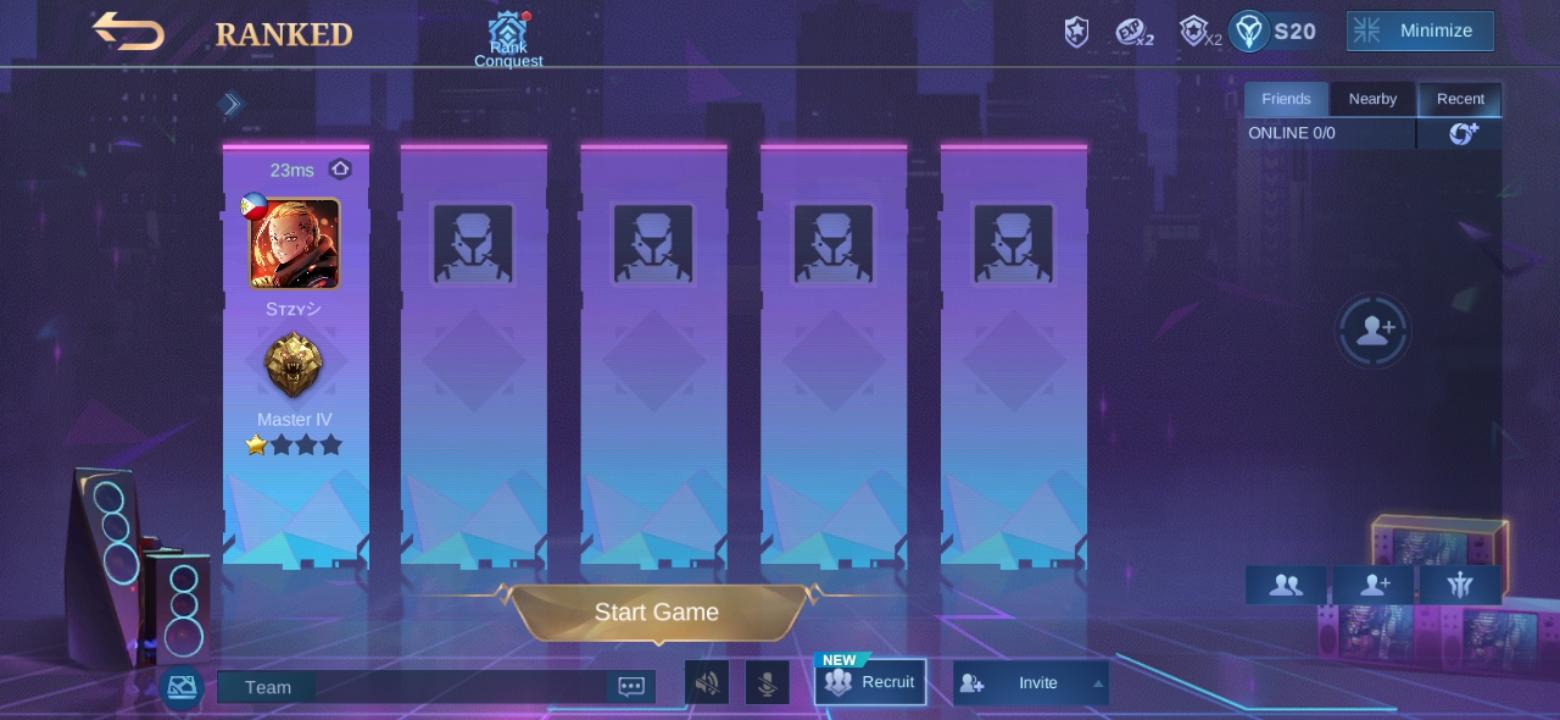1560x720 pixels.
Task: Expand the Invite options with the arrow
Action: click(1098, 686)
